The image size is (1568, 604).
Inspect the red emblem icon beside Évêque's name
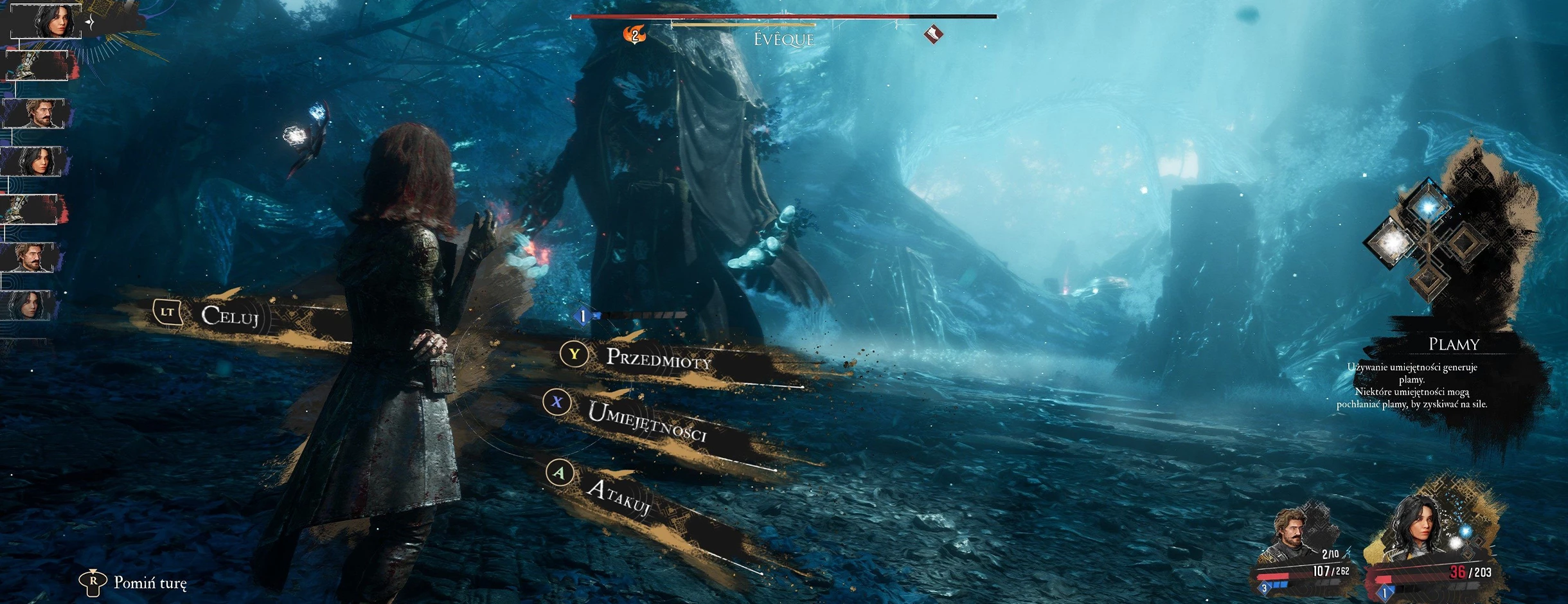tap(933, 34)
